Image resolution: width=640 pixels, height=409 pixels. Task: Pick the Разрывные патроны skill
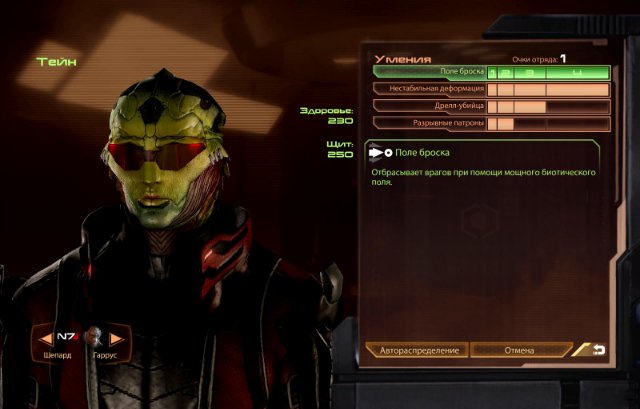pyautogui.click(x=430, y=123)
